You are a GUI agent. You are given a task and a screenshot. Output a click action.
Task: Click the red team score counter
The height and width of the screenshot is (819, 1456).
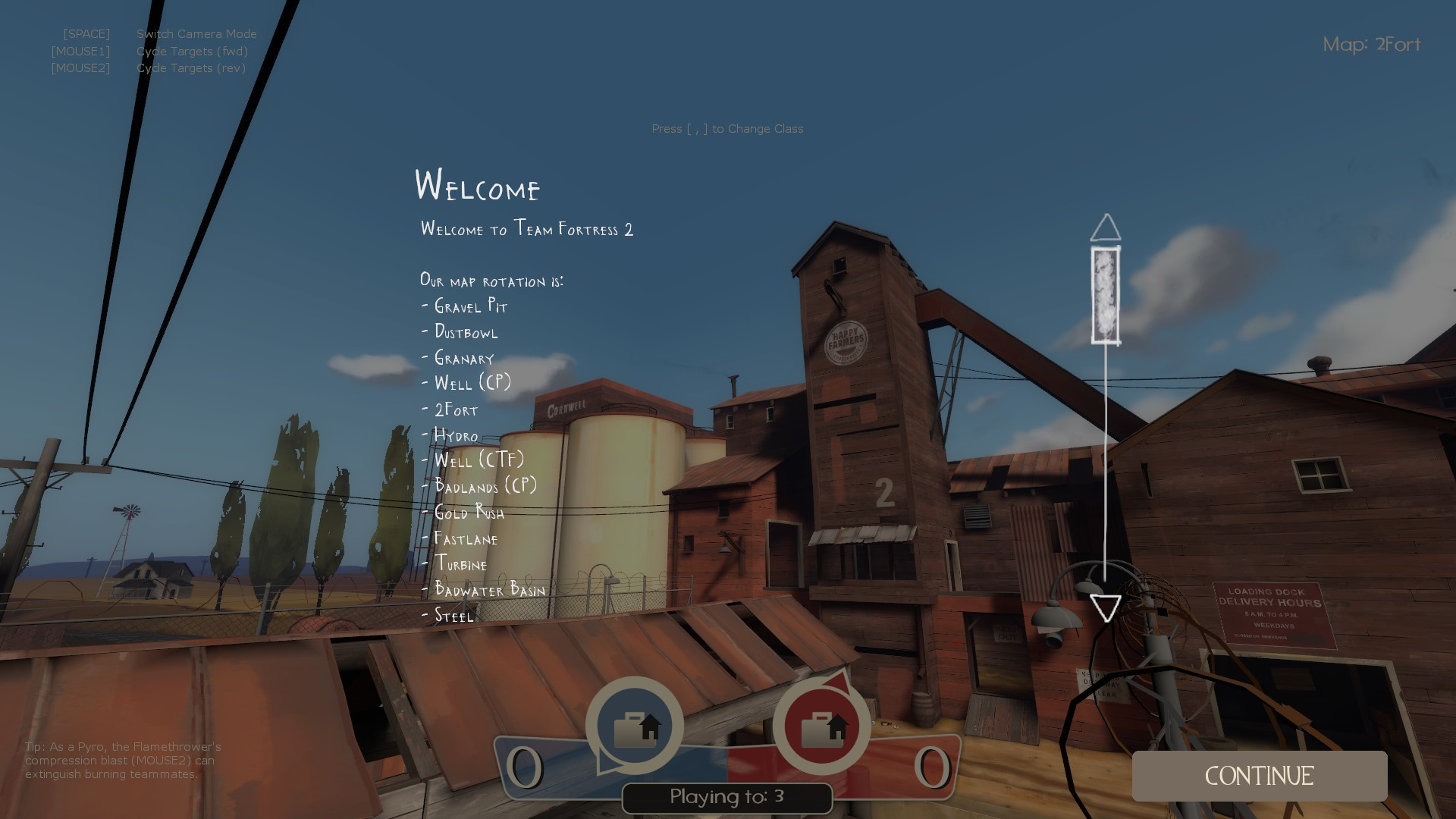(x=931, y=766)
